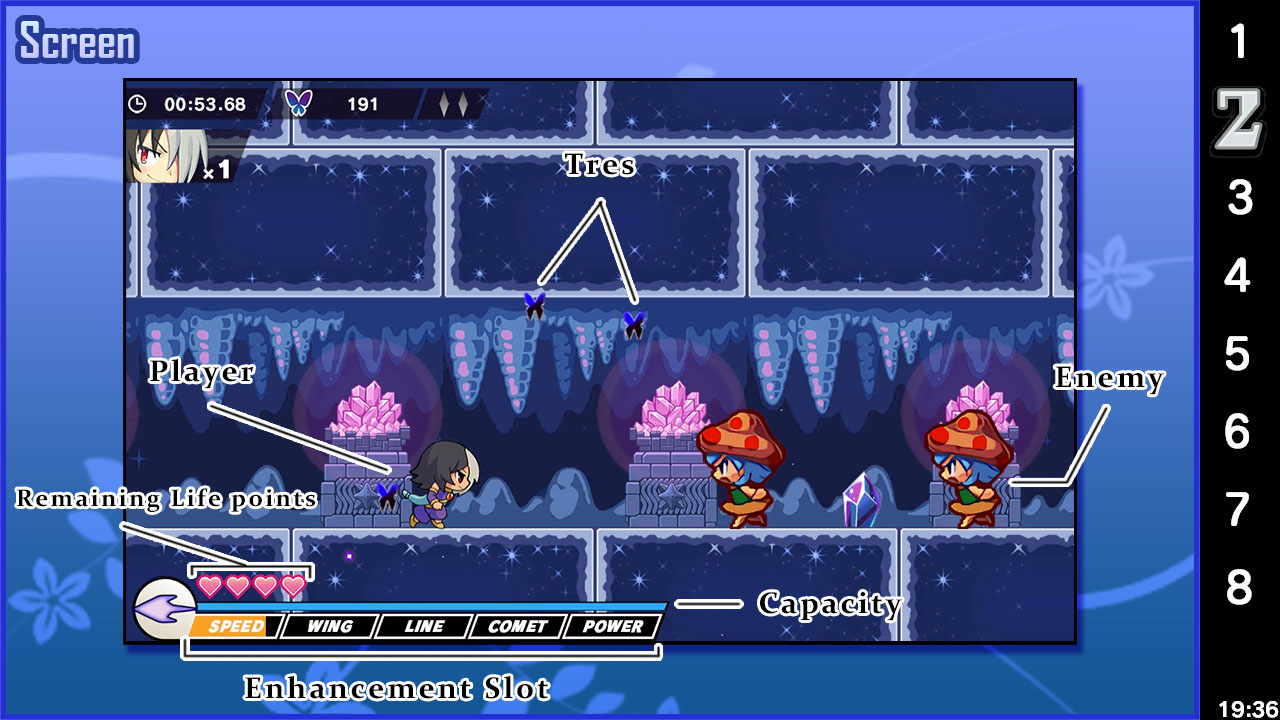
Task: Activate the COMET enhancement slot
Action: tap(517, 626)
